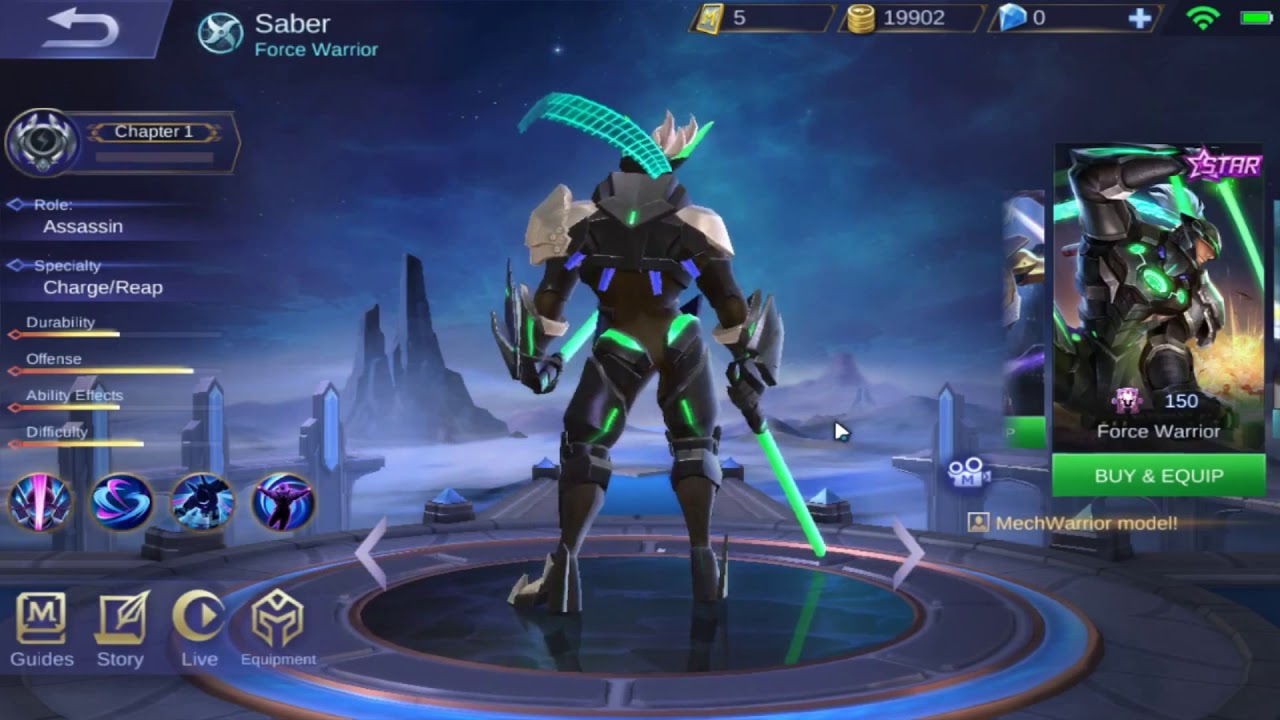Go back using the return arrow
1280x720 pixels.
click(x=80, y=28)
